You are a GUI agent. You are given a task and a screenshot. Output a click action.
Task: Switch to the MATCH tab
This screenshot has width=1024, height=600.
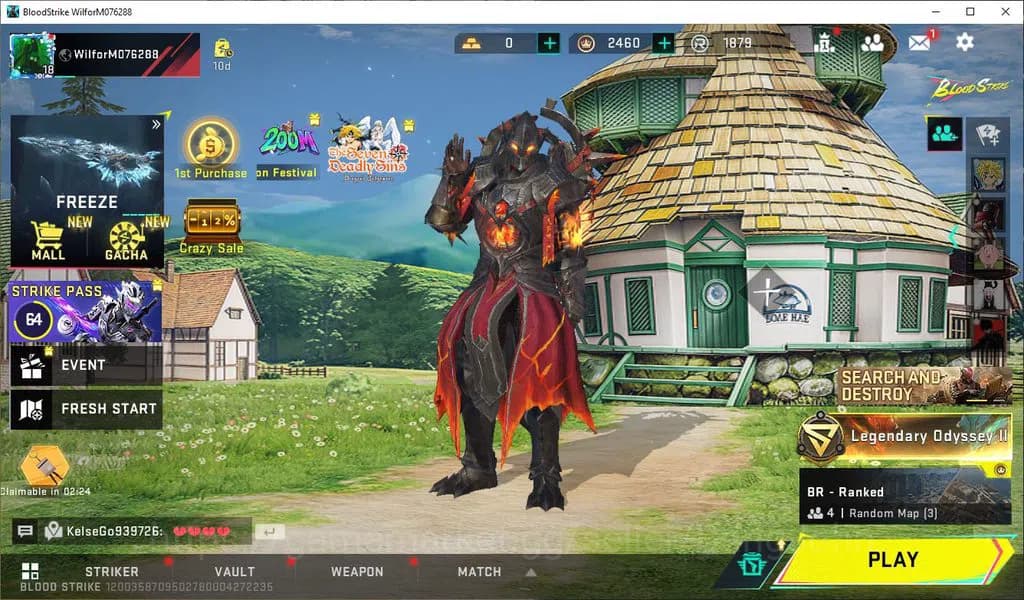point(479,572)
